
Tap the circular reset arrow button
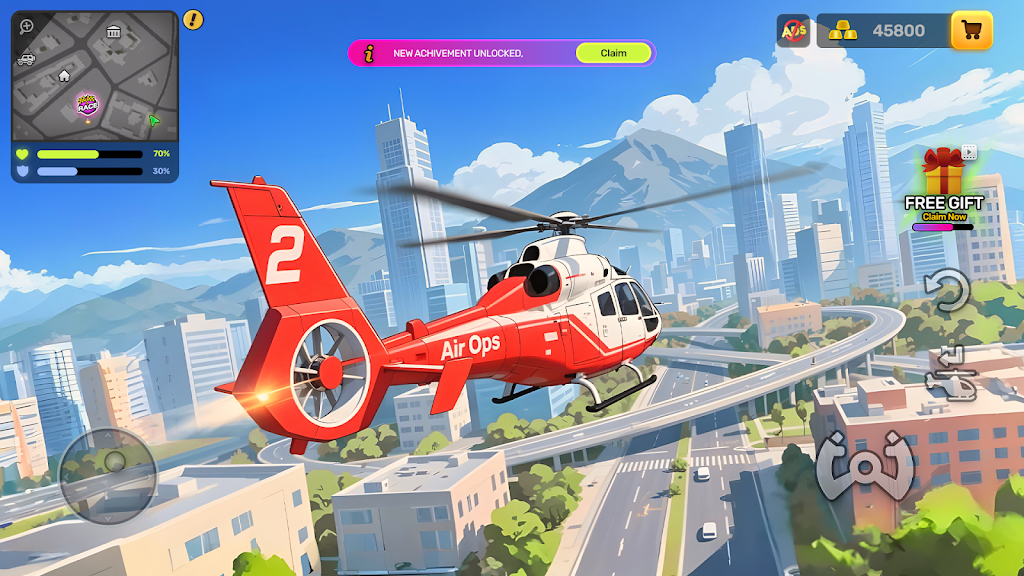[946, 291]
